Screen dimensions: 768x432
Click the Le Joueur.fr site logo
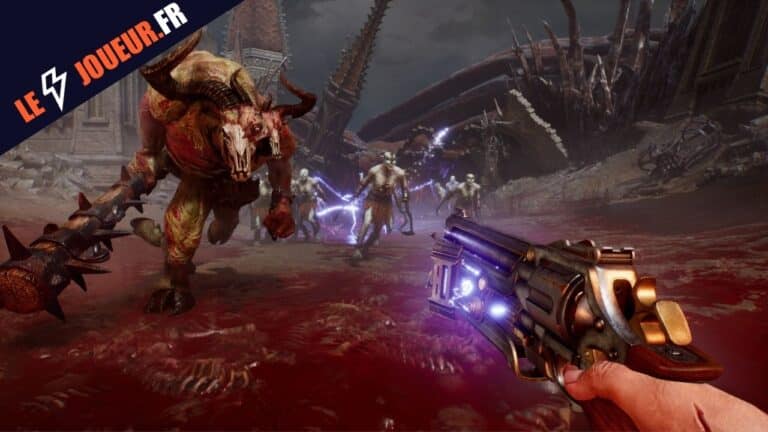pos(100,60)
